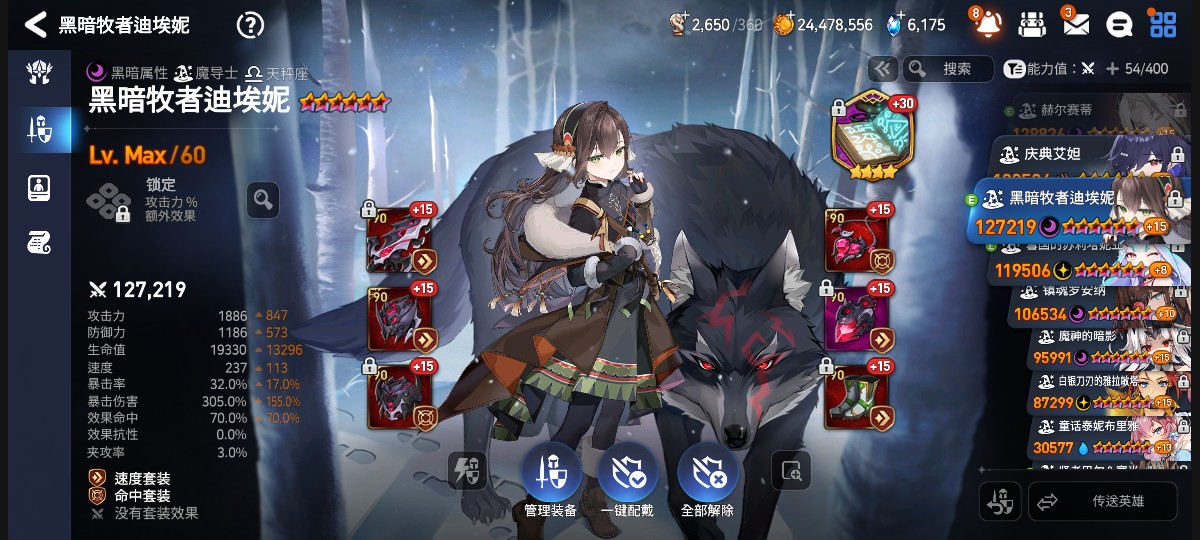The image size is (1200, 540).
Task: Collapse hero list with double-arrow button
Action: point(882,69)
